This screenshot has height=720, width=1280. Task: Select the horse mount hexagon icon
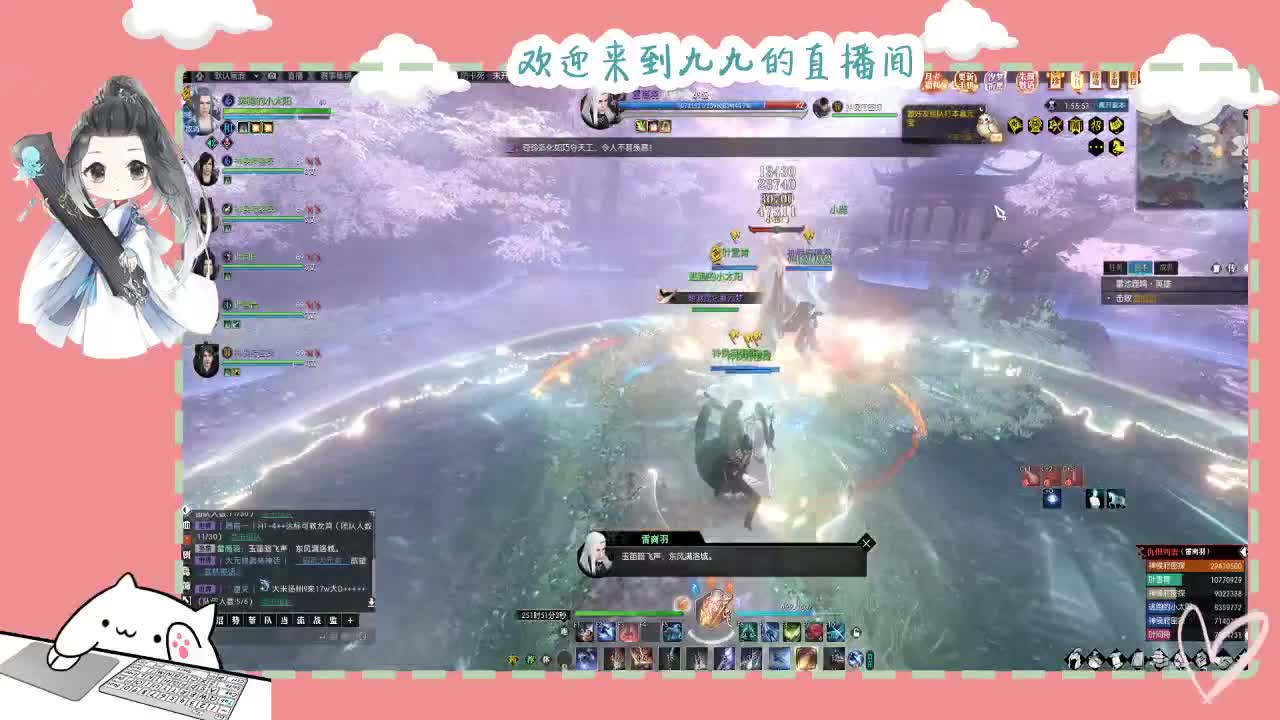pos(1117,146)
